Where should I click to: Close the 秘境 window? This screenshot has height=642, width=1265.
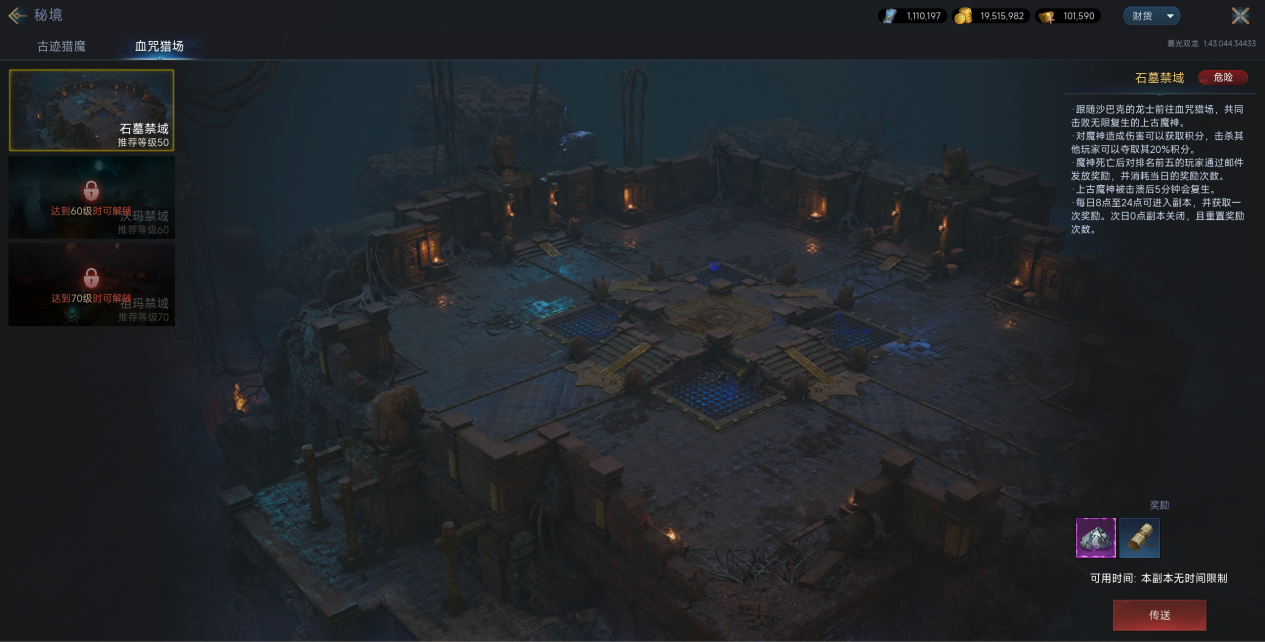tap(1240, 16)
